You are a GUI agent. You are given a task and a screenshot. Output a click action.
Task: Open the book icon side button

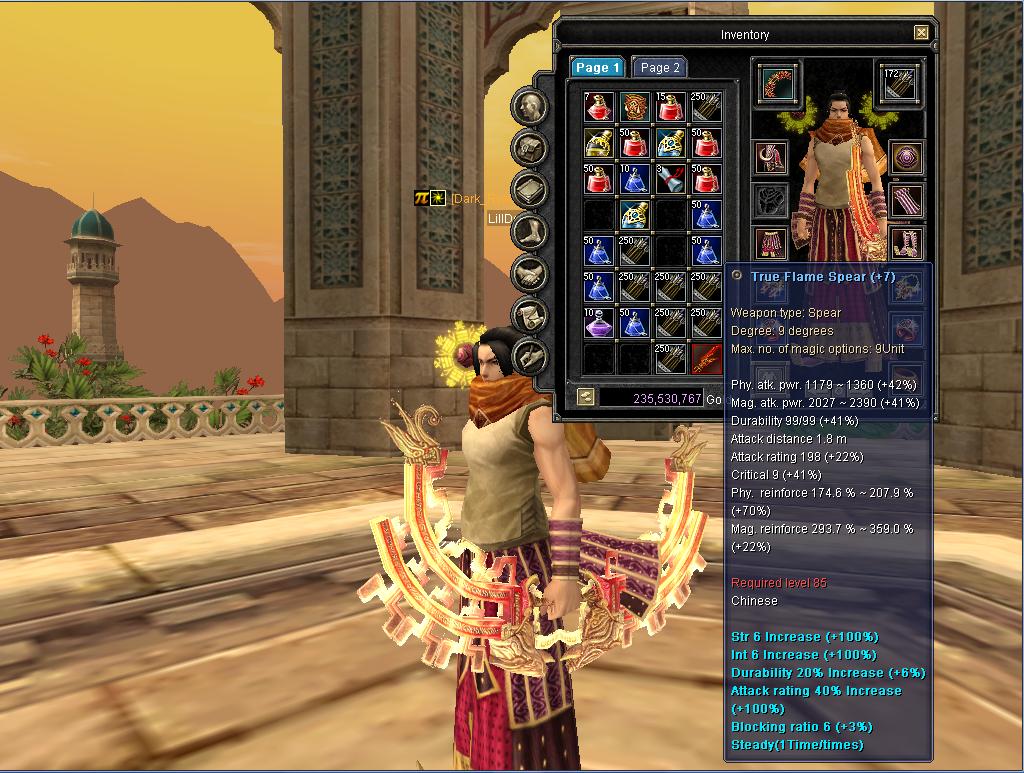529,190
